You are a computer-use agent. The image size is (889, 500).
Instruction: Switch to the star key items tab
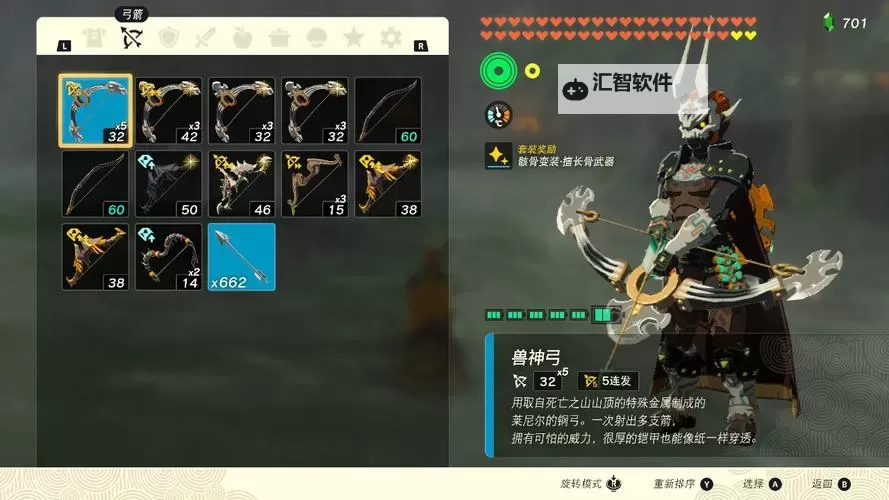coord(352,39)
